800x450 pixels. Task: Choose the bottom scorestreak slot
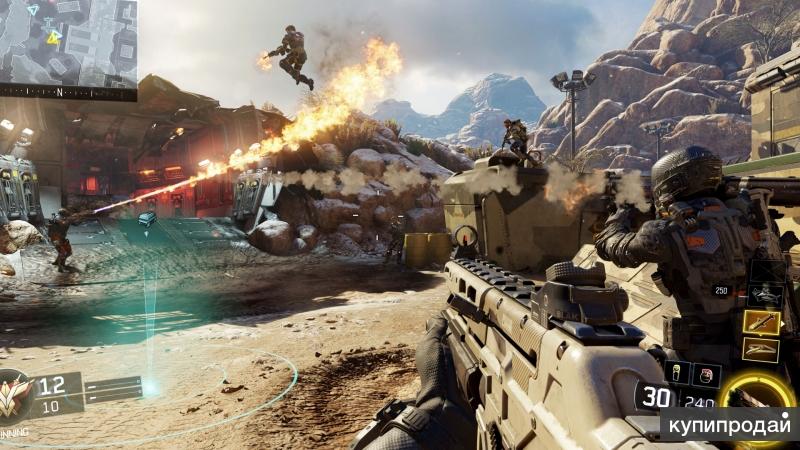(x=761, y=349)
